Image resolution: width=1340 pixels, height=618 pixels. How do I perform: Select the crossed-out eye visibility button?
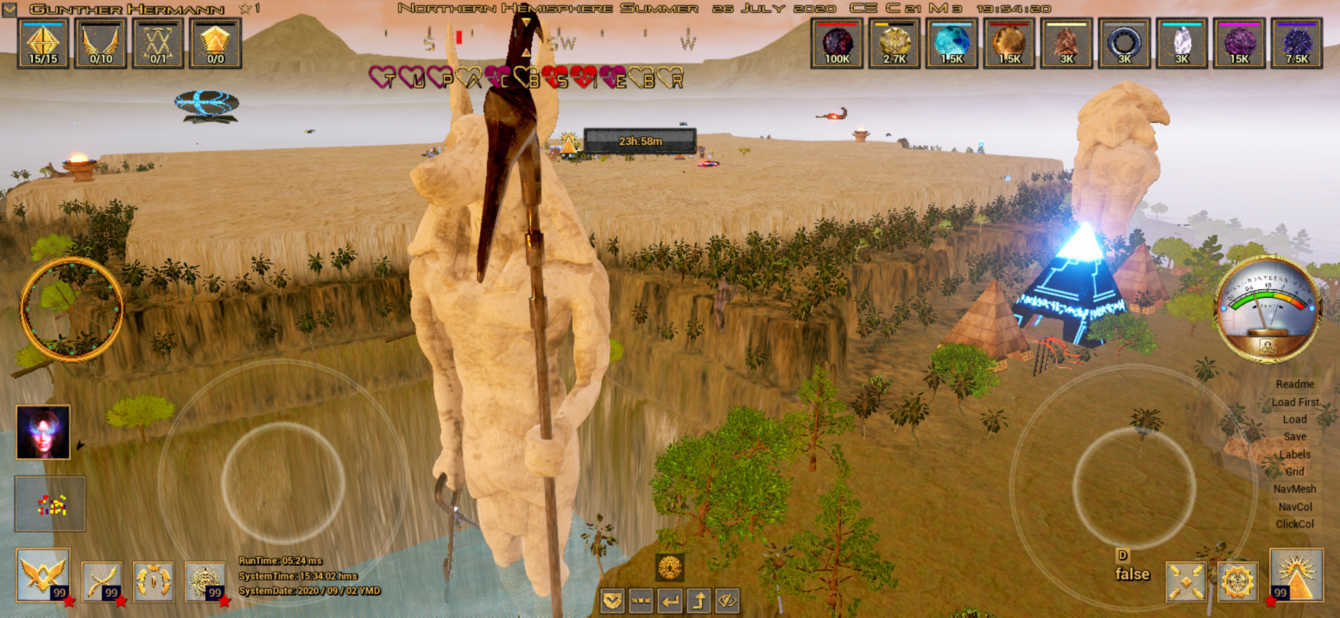(727, 601)
